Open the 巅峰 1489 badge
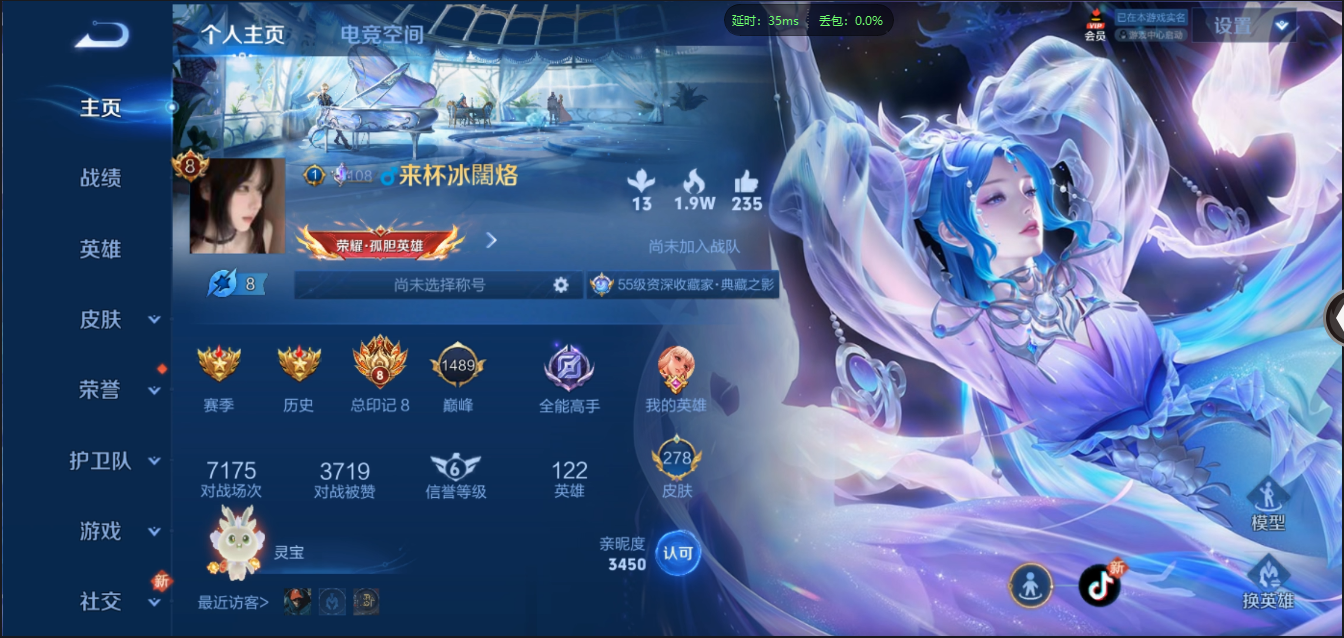Screen dimensions: 1344x638 tap(458, 366)
